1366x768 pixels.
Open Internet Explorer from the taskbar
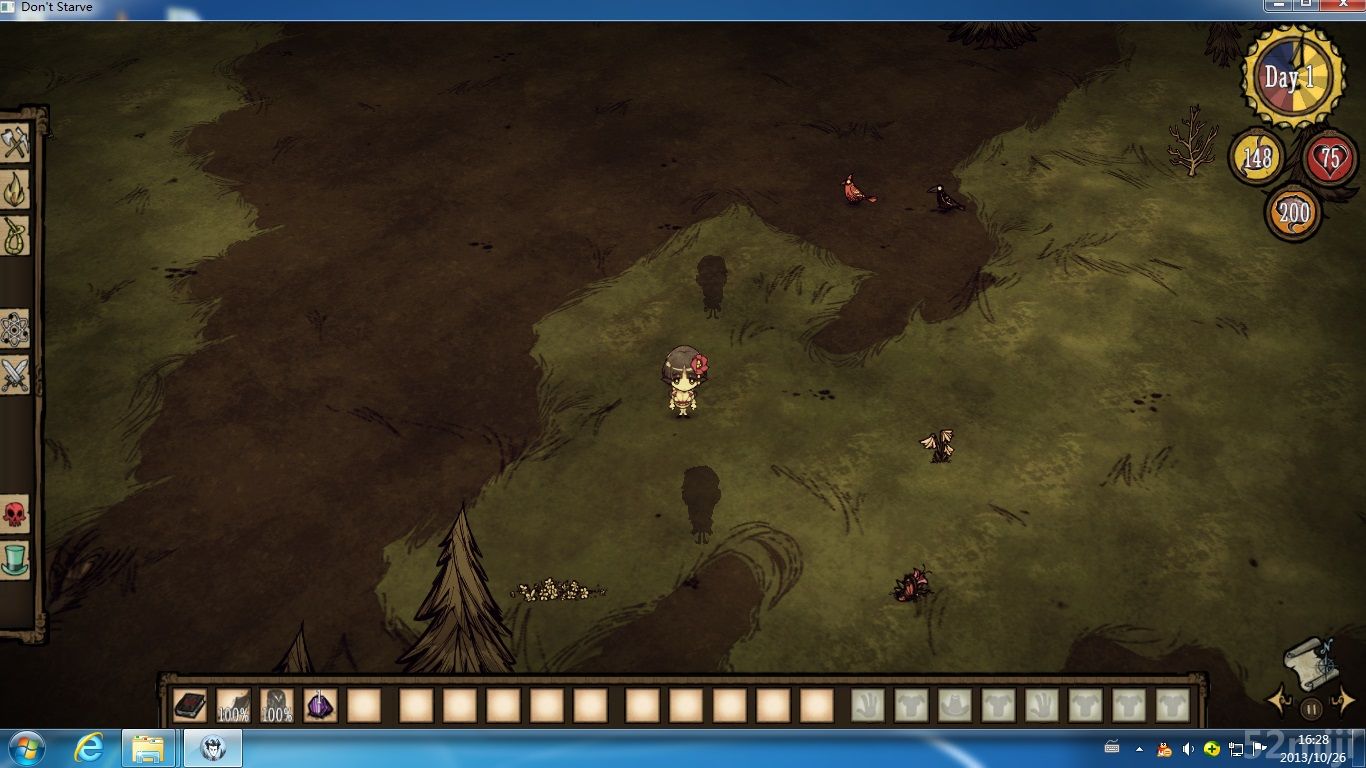[92, 748]
